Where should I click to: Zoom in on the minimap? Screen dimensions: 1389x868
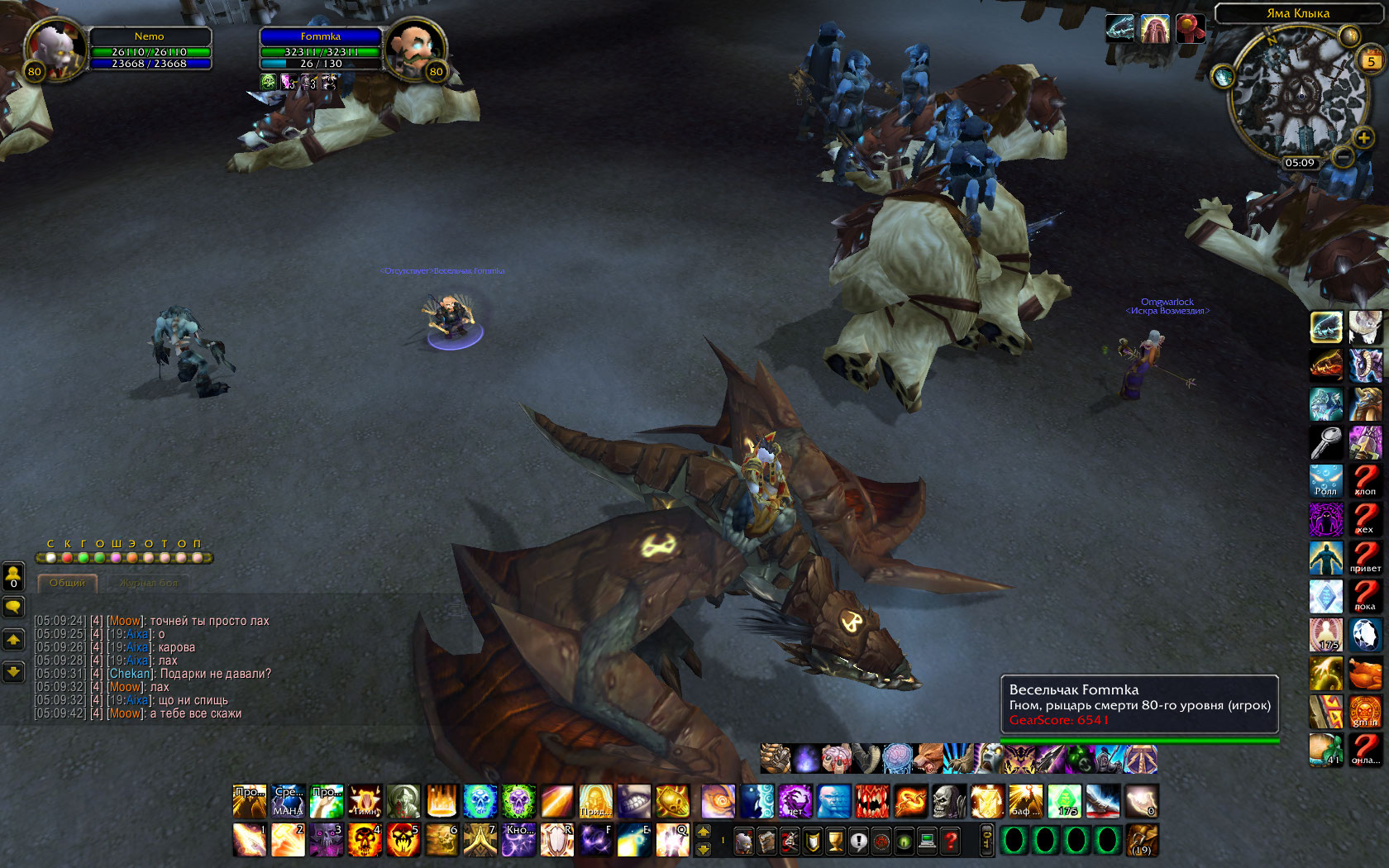(x=1363, y=137)
